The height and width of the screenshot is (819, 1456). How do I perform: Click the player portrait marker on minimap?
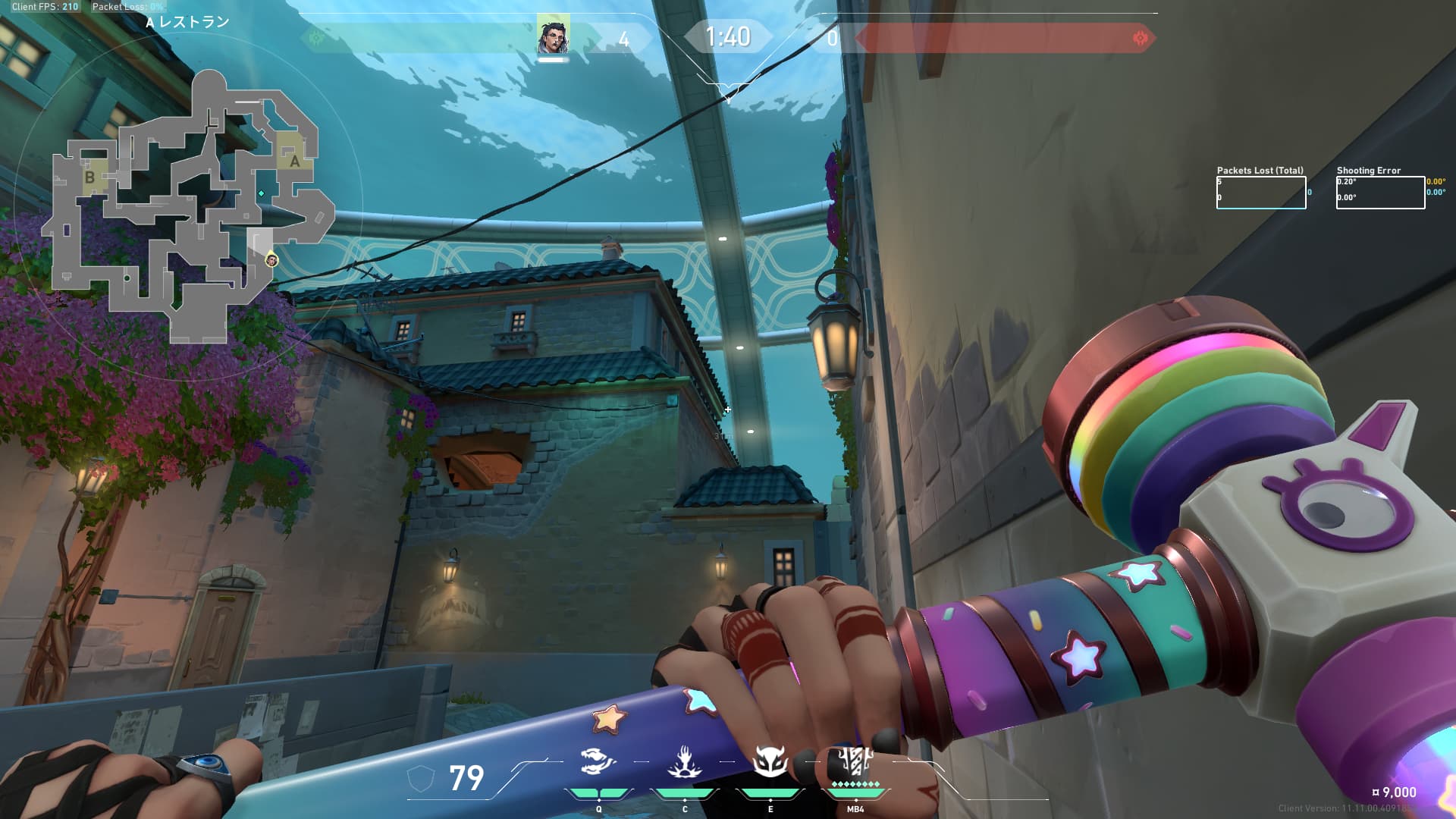click(271, 261)
